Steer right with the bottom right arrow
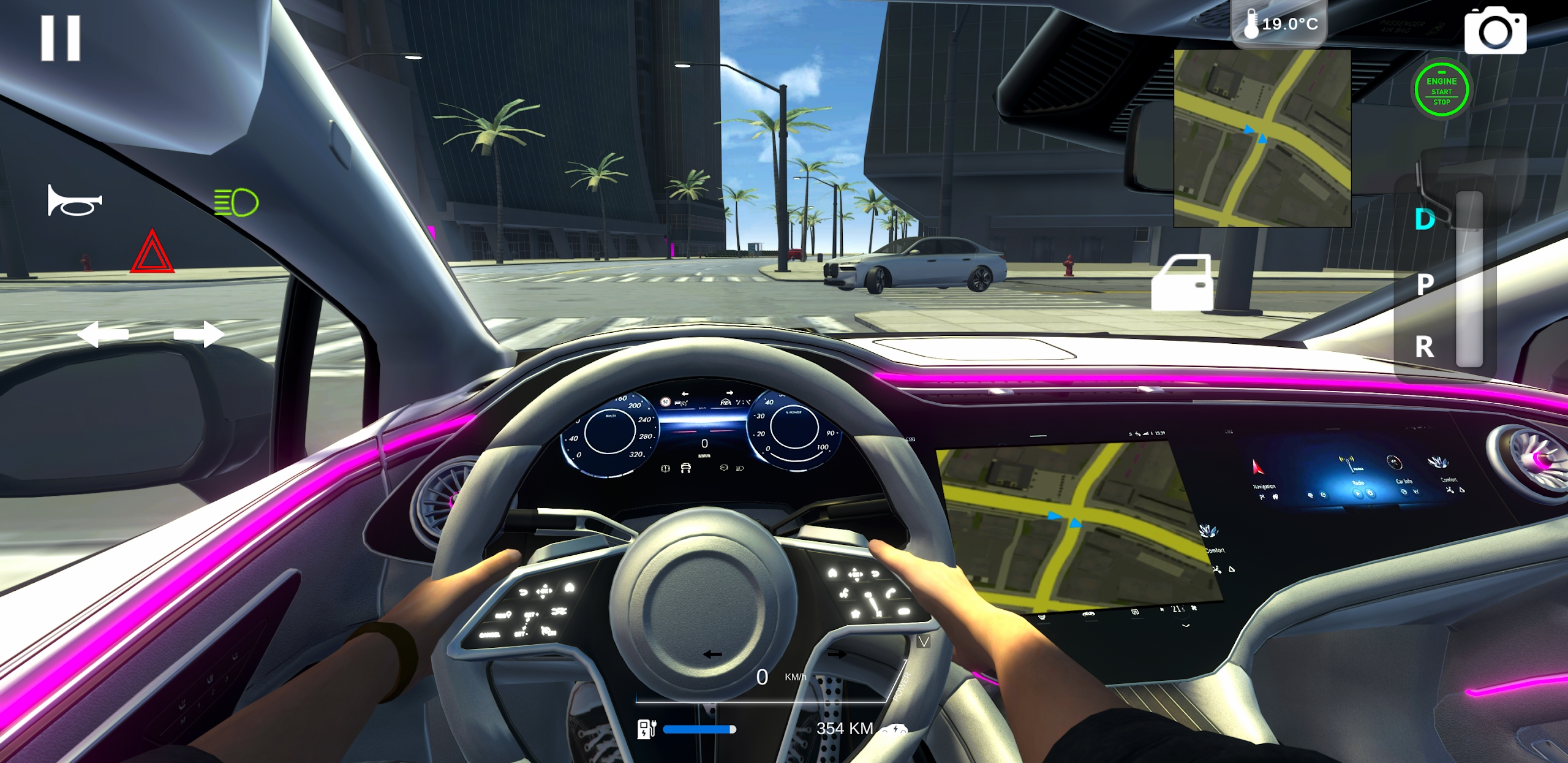The width and height of the screenshot is (1568, 763). click(x=837, y=655)
